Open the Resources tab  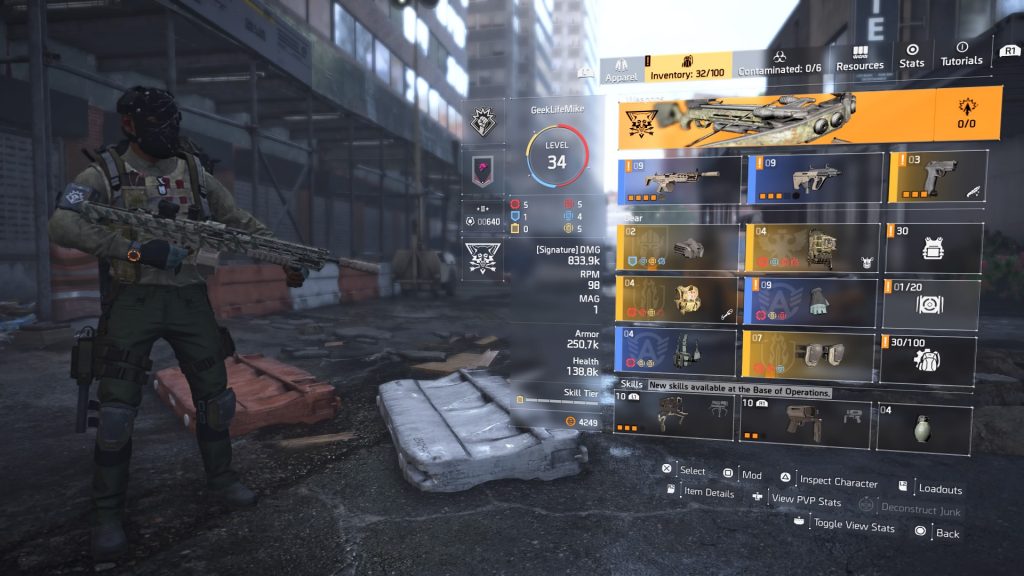coord(860,58)
